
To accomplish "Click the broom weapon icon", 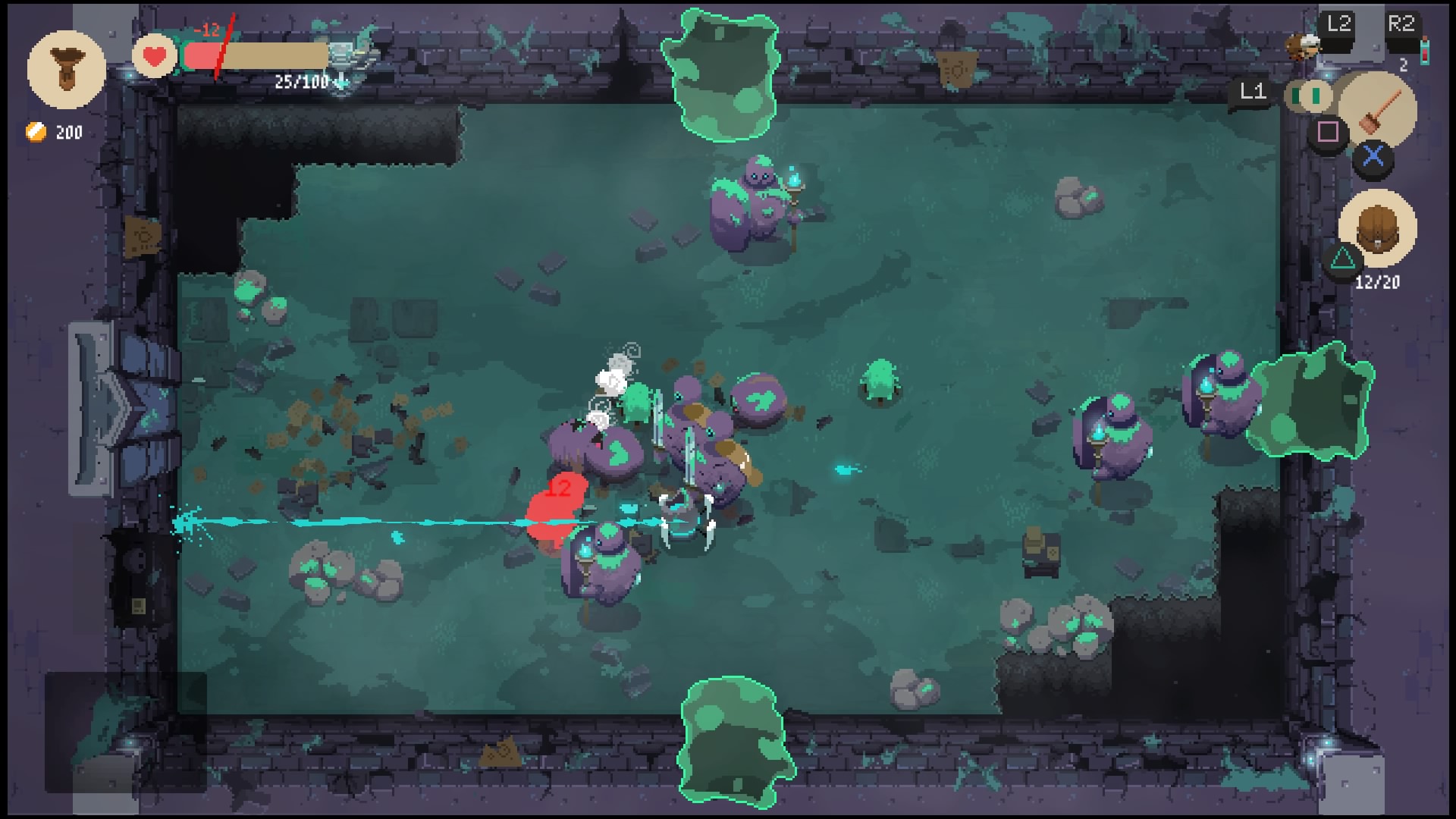I will [1377, 111].
